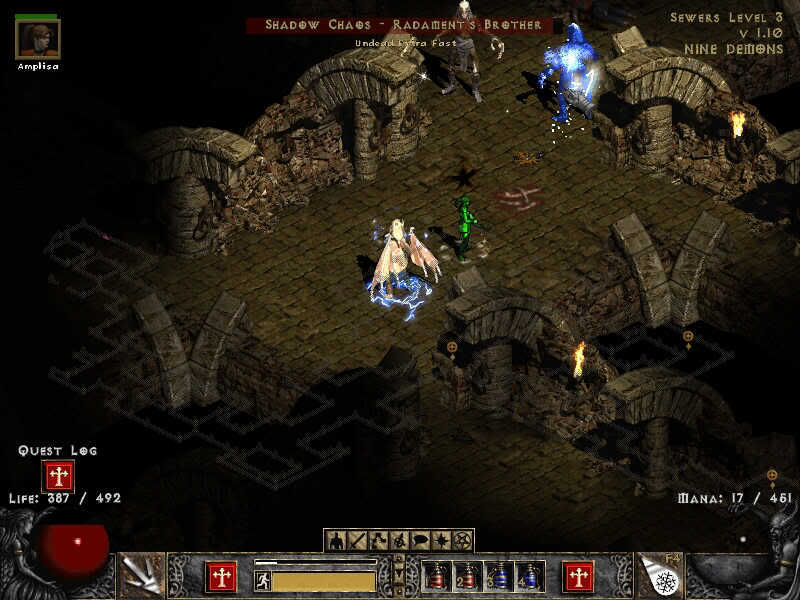Screen dimensions: 800x600
Task: Use the red healing potion in belt slot 1
Action: click(x=435, y=577)
